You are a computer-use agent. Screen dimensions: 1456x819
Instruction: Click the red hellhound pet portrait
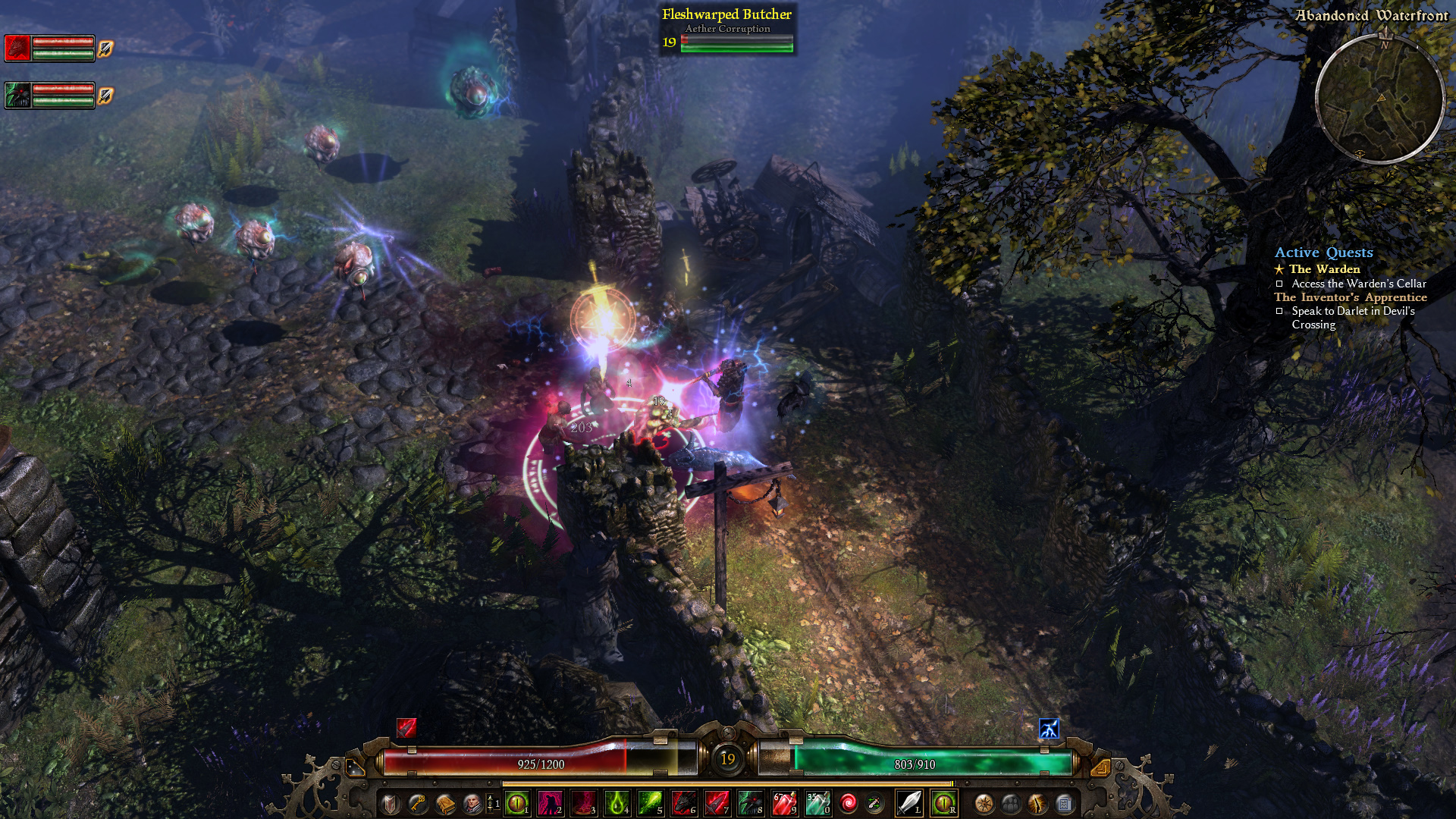(17, 48)
